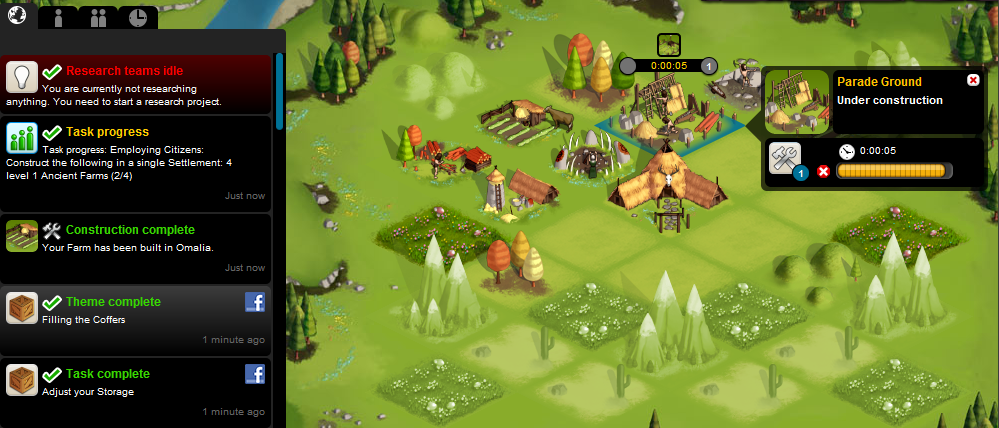This screenshot has height=428, width=999.
Task: Click the construction icon above the timer
Action: click(x=669, y=44)
